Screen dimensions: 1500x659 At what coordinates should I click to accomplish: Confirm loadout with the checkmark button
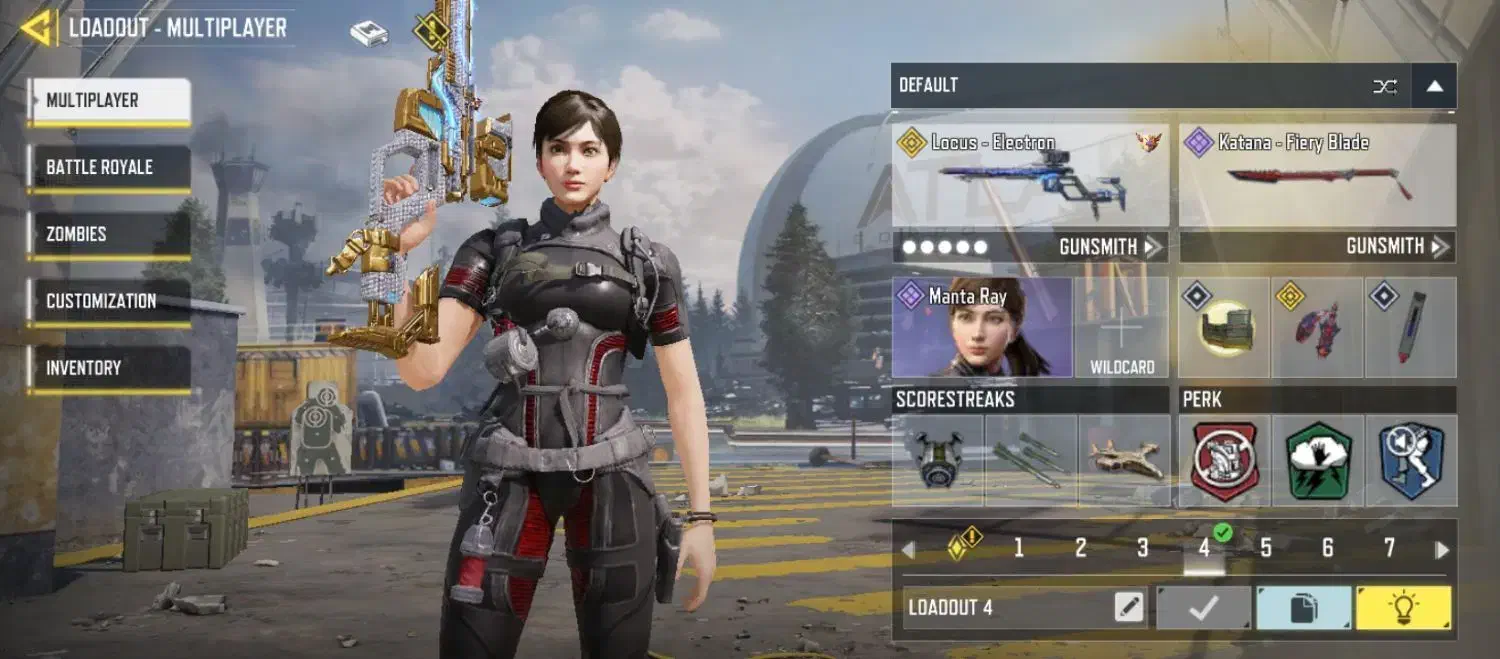pyautogui.click(x=1204, y=607)
